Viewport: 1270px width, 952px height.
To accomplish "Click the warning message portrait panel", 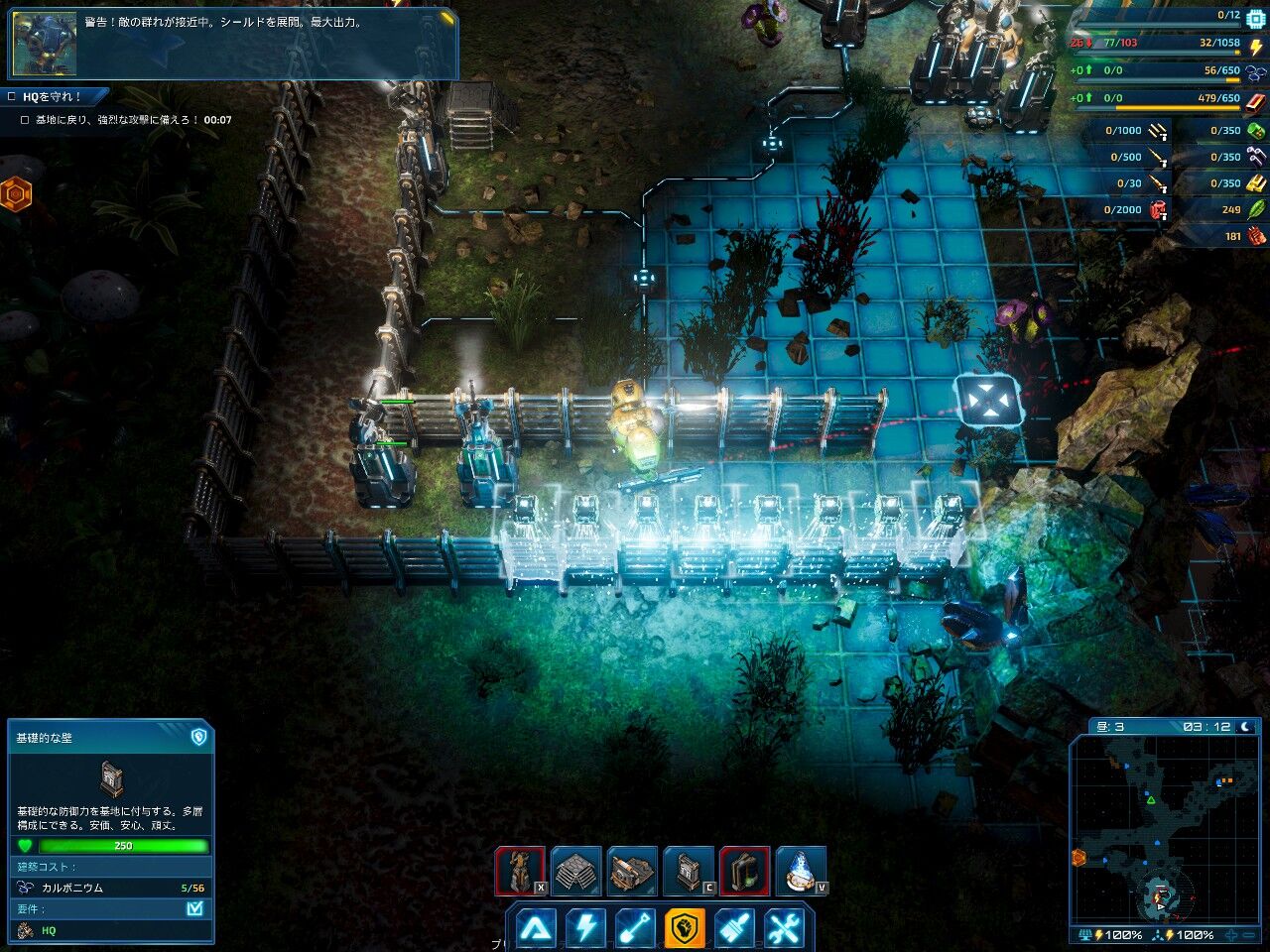I will (x=45, y=44).
